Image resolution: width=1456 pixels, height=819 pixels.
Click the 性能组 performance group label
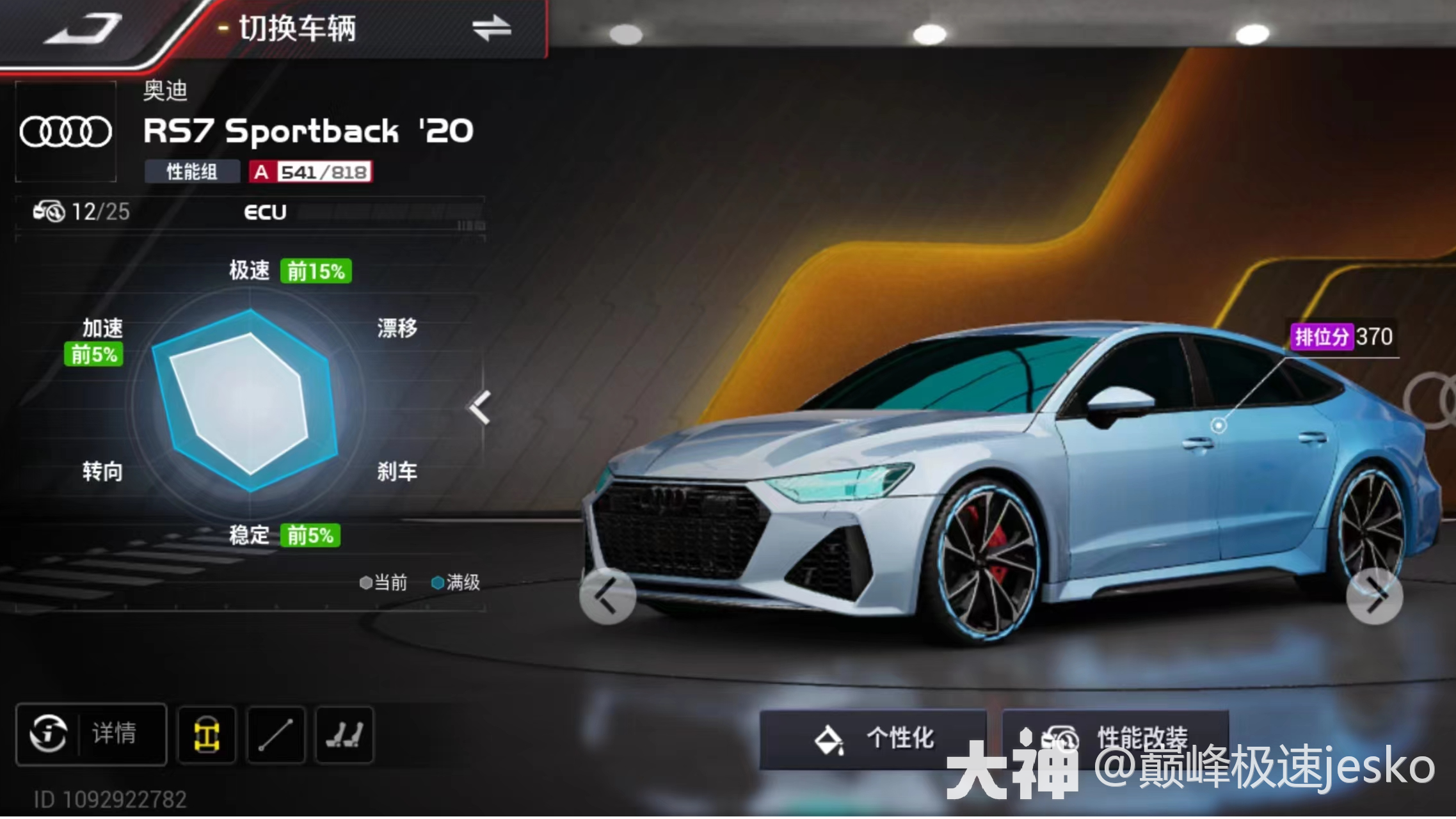coord(191,171)
